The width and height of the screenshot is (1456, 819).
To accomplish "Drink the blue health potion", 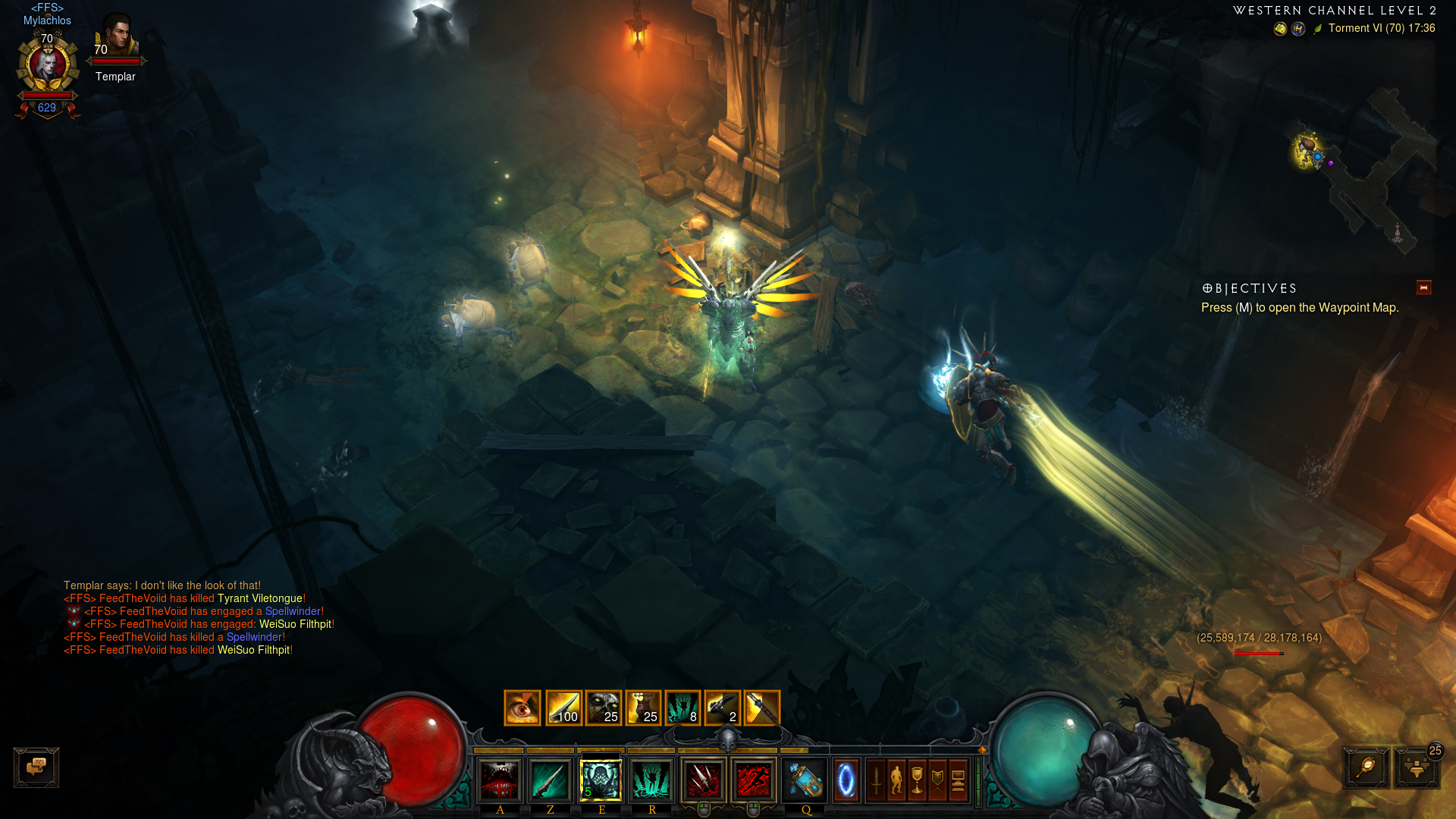I will [x=805, y=780].
